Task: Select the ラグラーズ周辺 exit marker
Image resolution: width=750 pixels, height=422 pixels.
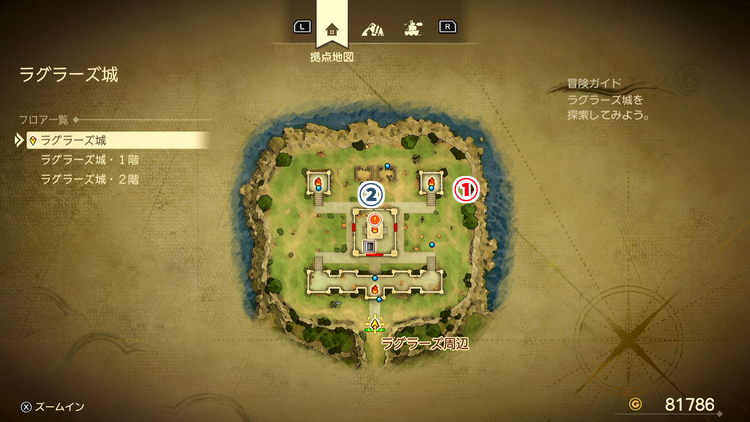Action: (x=376, y=324)
